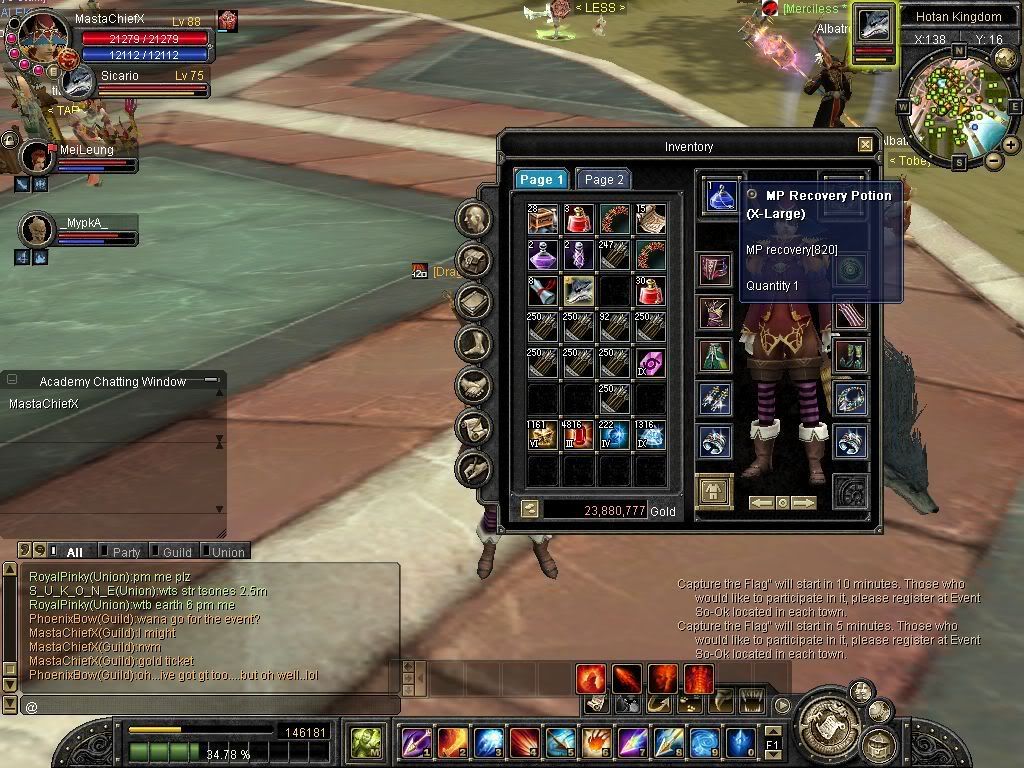The width and height of the screenshot is (1024, 768).
Task: Click the head portrait button beside the inventory
Action: [474, 219]
